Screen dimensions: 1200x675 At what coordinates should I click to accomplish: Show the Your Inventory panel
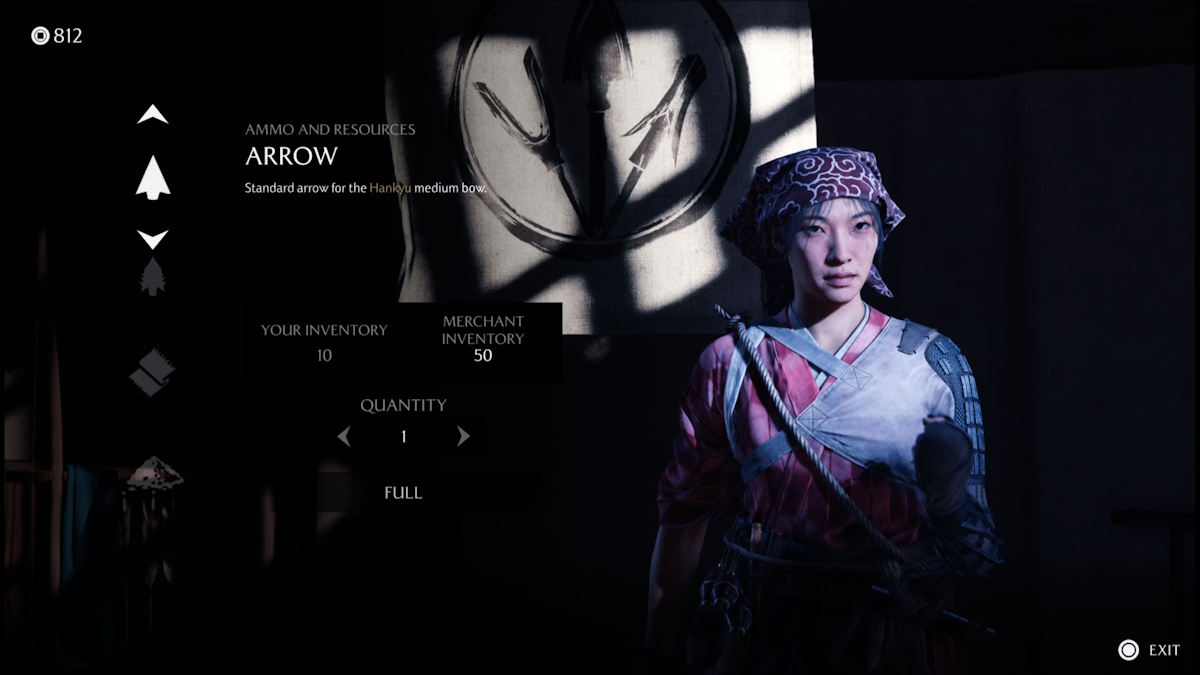click(x=324, y=341)
